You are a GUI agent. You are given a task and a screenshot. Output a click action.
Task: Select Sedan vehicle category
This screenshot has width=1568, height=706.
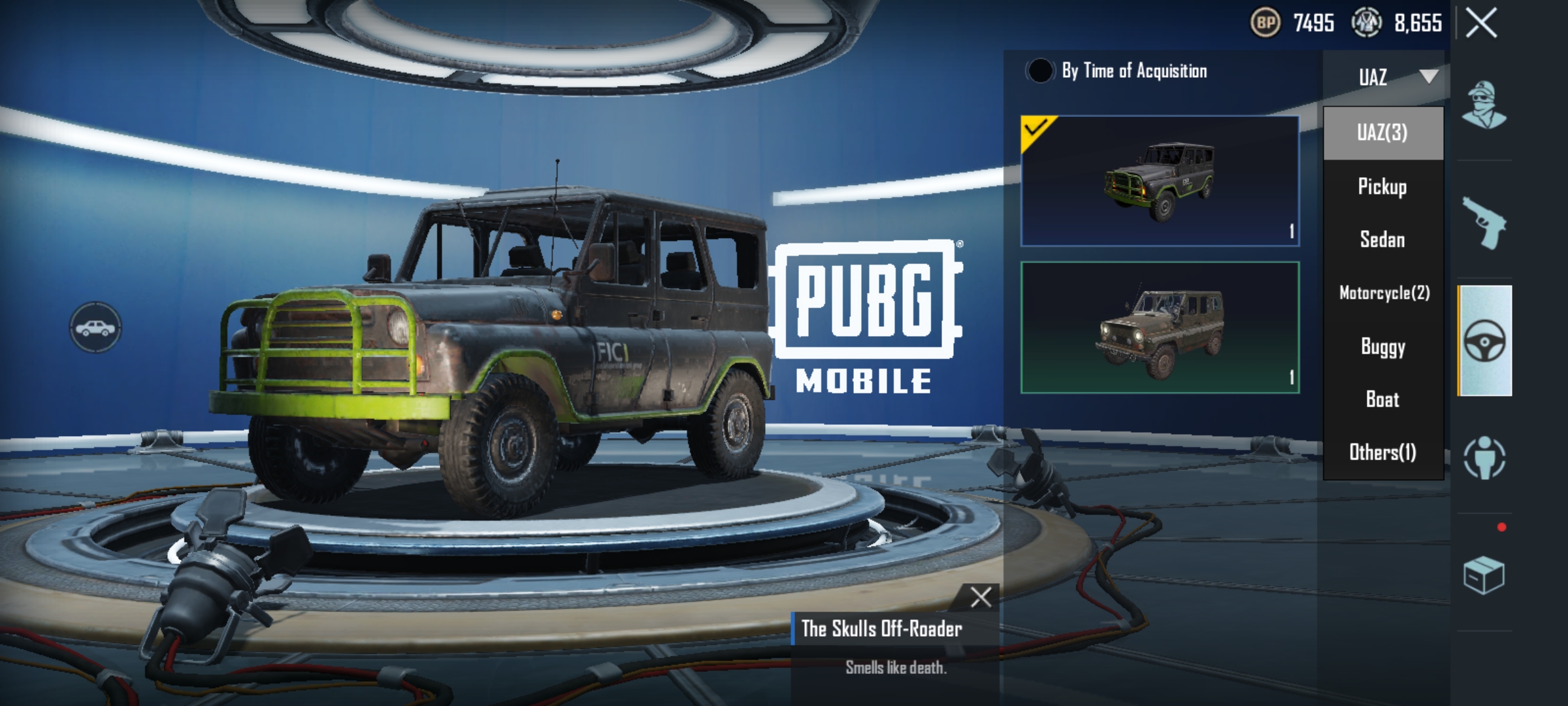[x=1382, y=239]
